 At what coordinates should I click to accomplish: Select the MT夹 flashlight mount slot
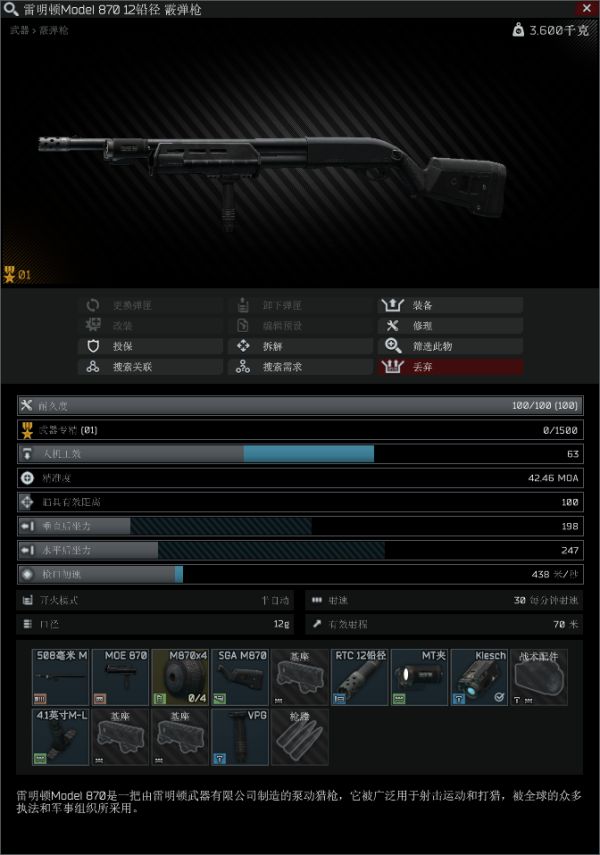(x=420, y=677)
